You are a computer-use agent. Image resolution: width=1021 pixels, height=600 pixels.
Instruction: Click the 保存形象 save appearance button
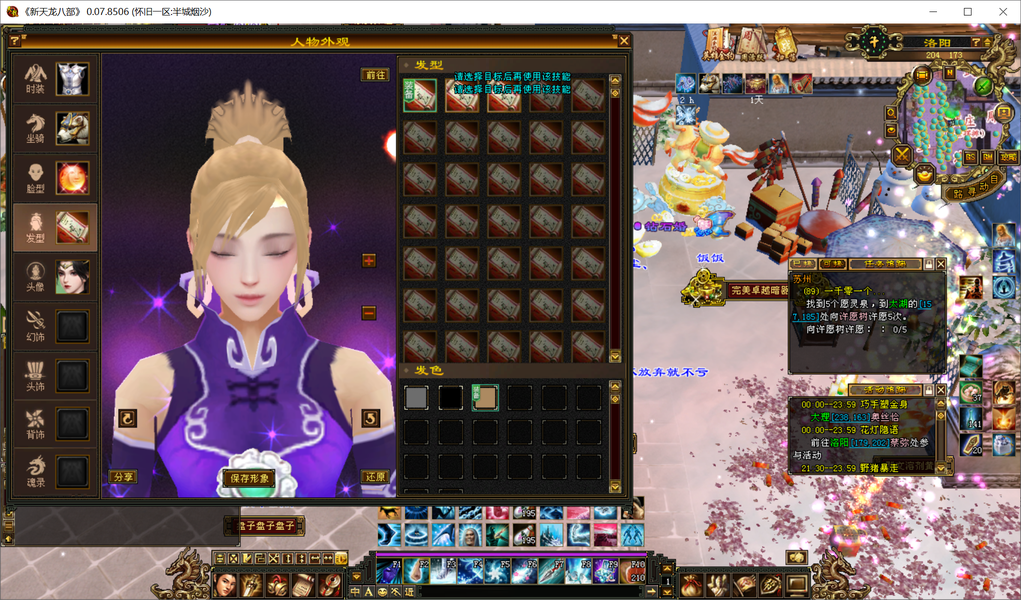pos(247,478)
